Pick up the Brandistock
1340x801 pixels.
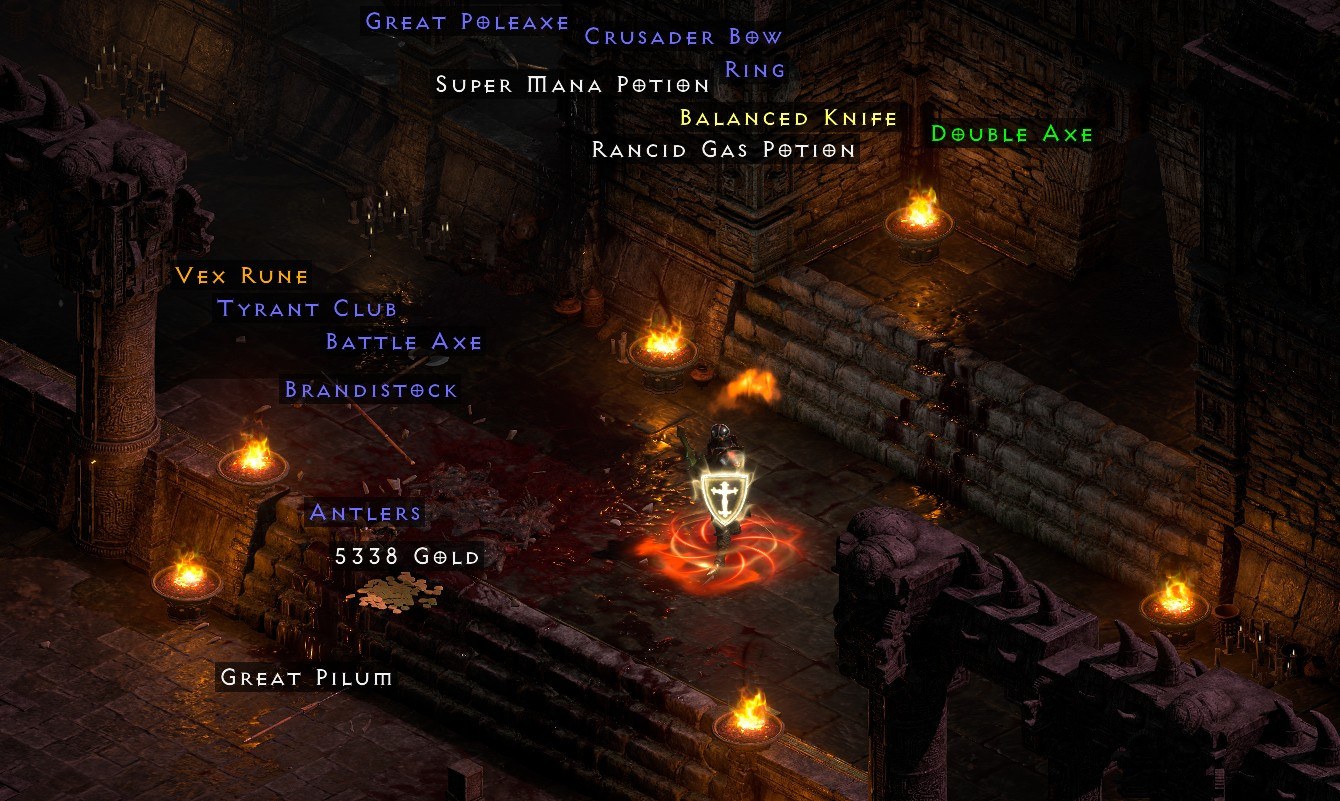click(369, 391)
